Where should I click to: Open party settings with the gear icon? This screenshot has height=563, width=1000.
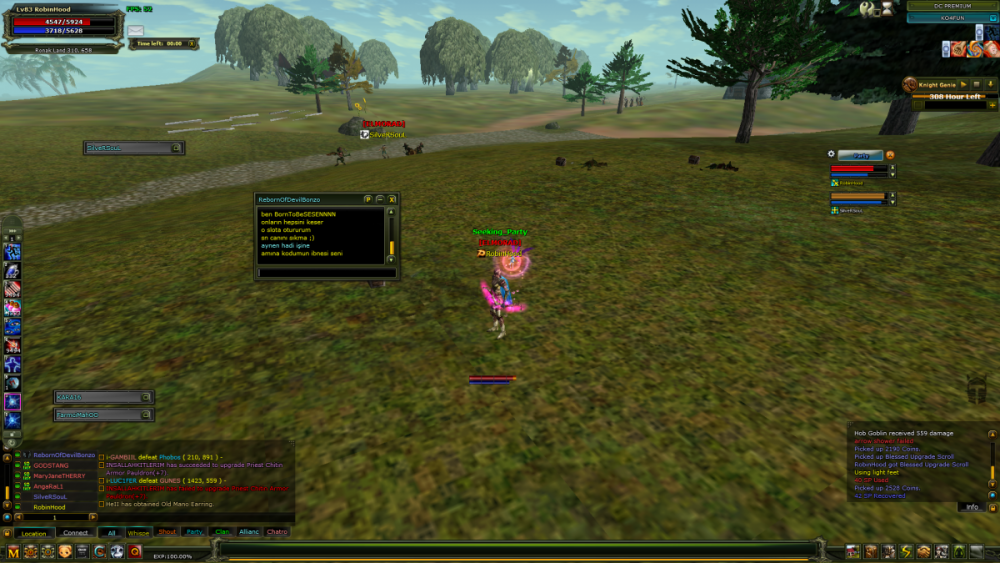point(831,154)
